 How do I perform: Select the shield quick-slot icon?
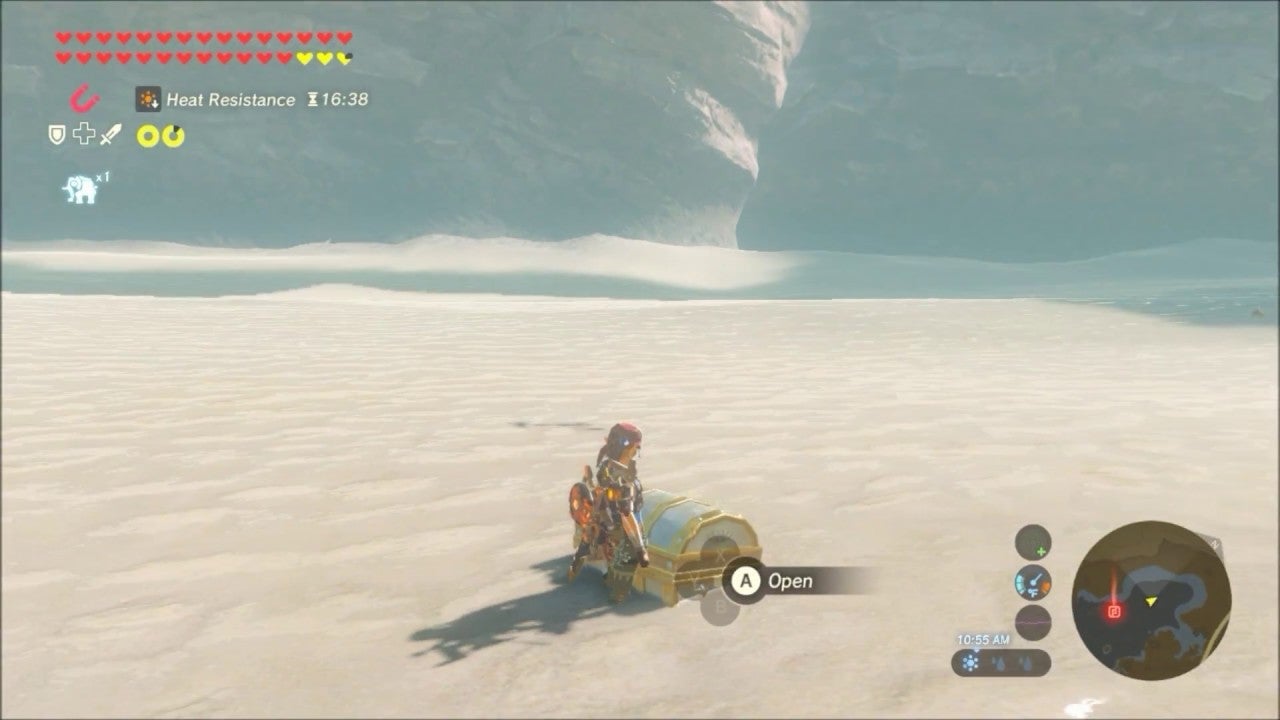[57, 135]
